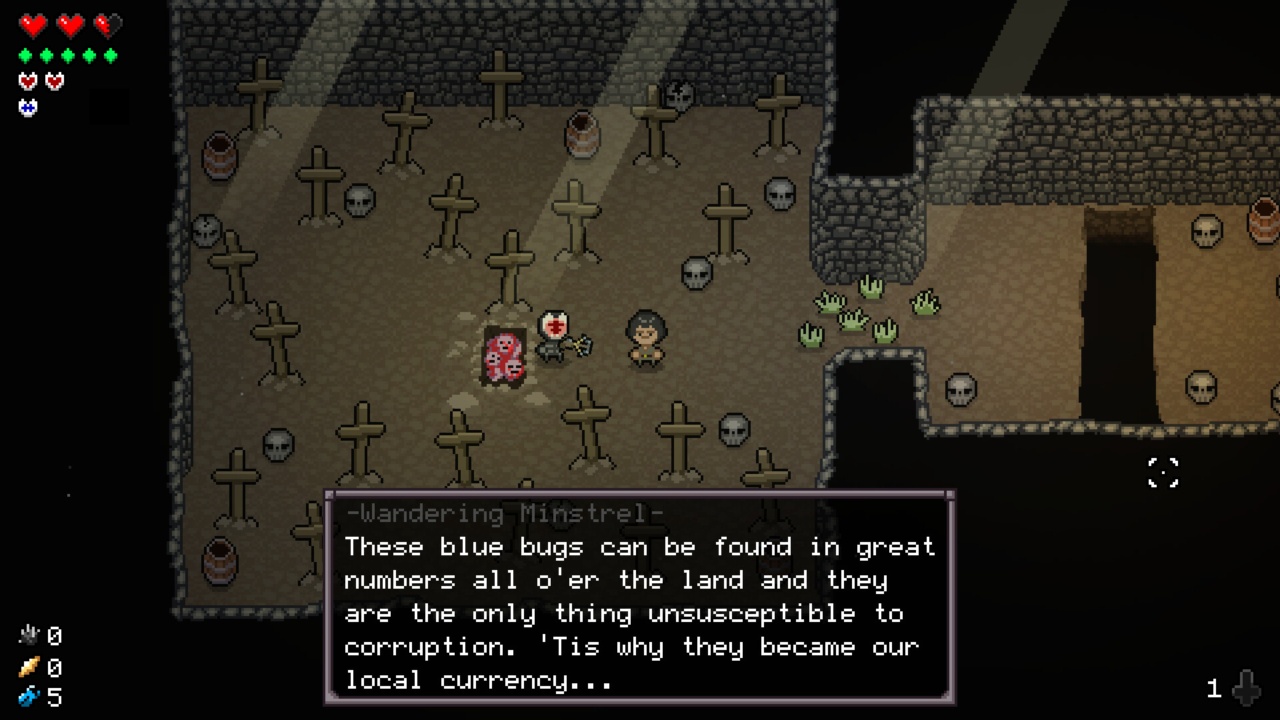Click the dark cross icon next to the 1

pyautogui.click(x=1246, y=688)
